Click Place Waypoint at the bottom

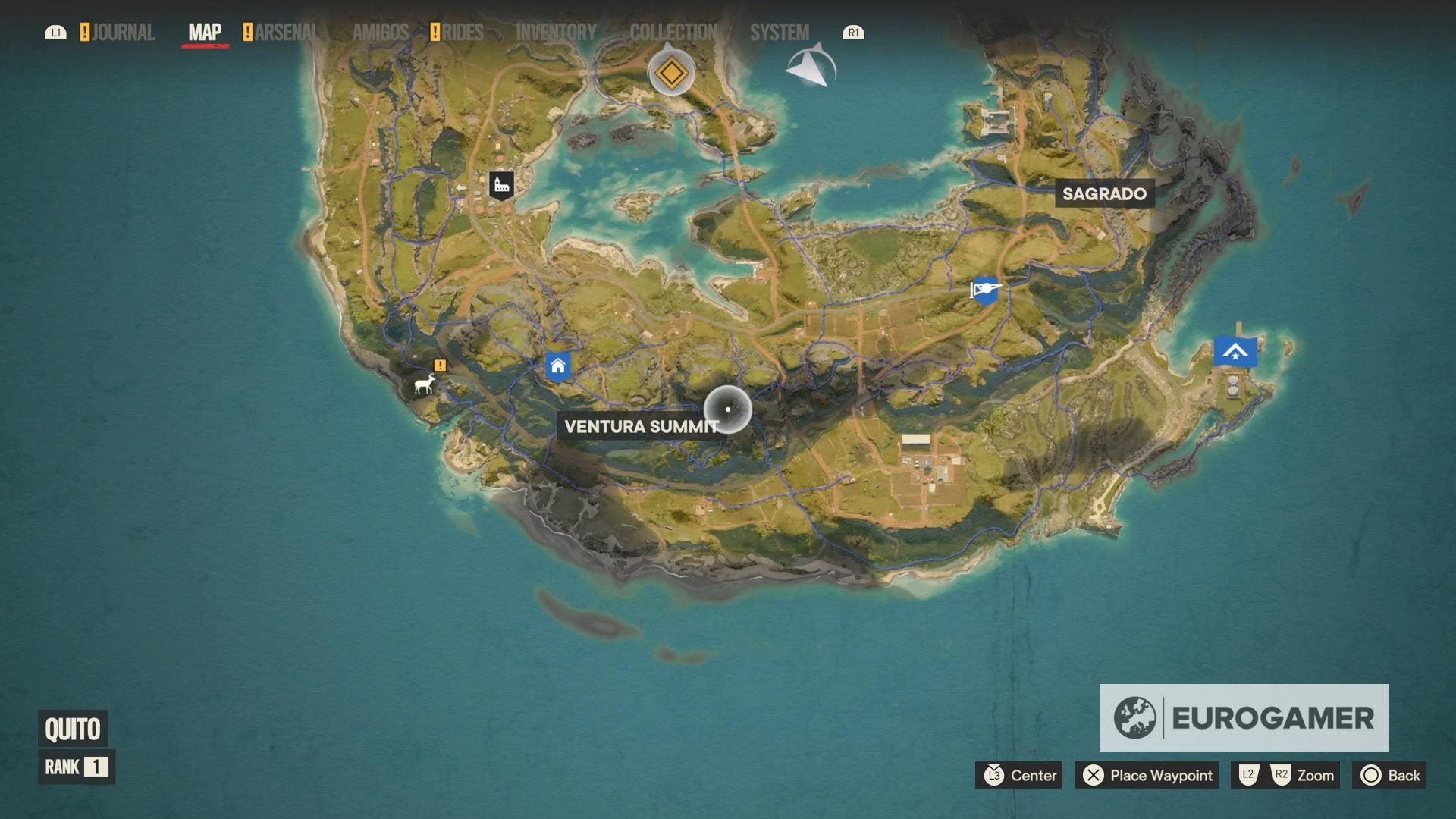coord(1146,775)
